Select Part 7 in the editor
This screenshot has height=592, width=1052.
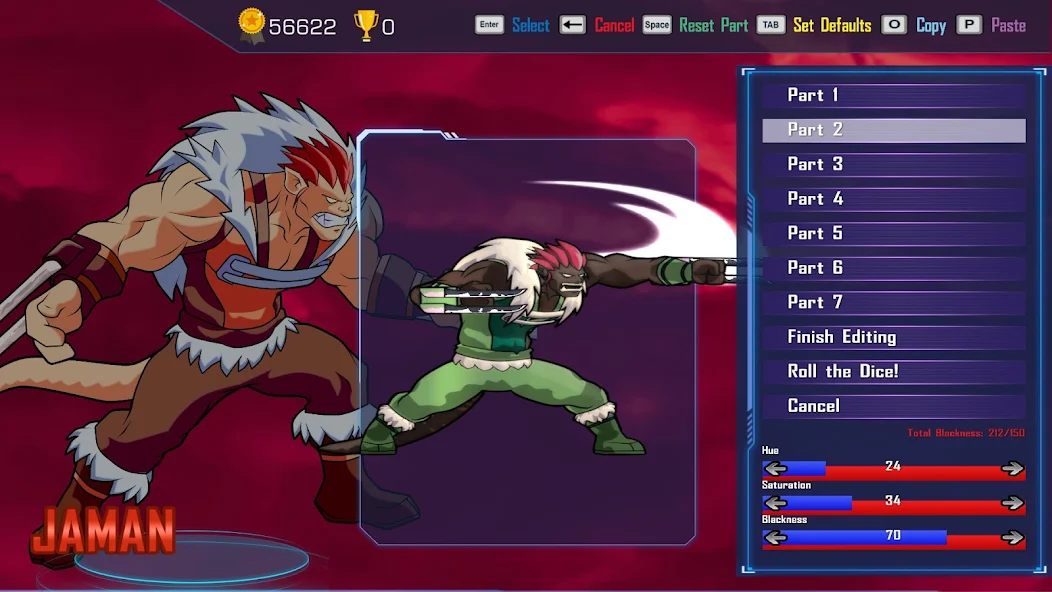pyautogui.click(x=893, y=302)
